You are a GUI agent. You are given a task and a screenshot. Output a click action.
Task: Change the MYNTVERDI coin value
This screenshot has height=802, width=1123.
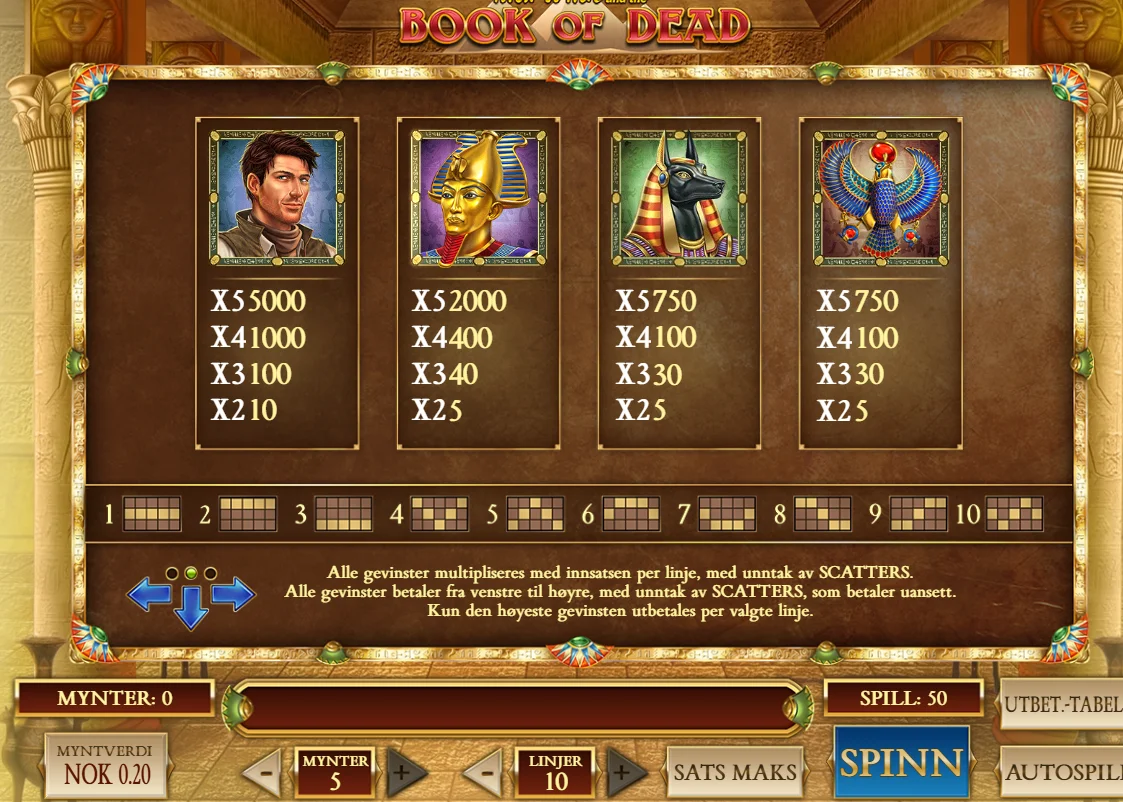coord(105,765)
